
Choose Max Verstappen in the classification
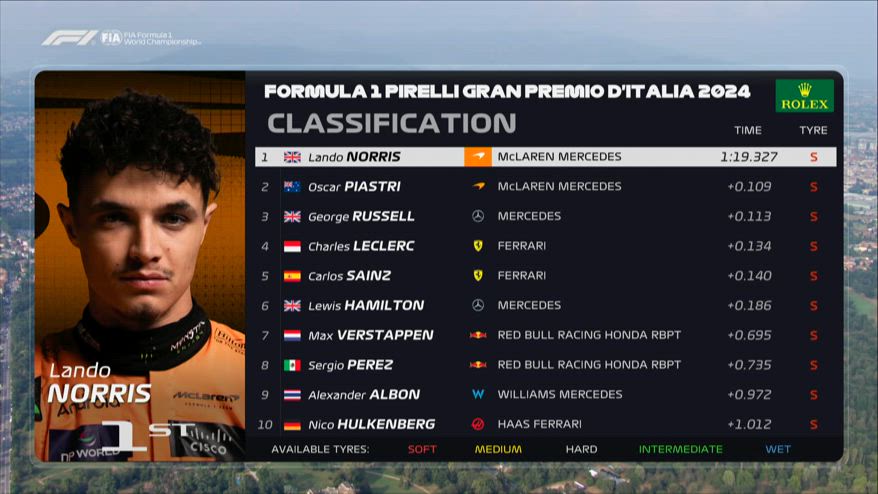click(x=545, y=335)
